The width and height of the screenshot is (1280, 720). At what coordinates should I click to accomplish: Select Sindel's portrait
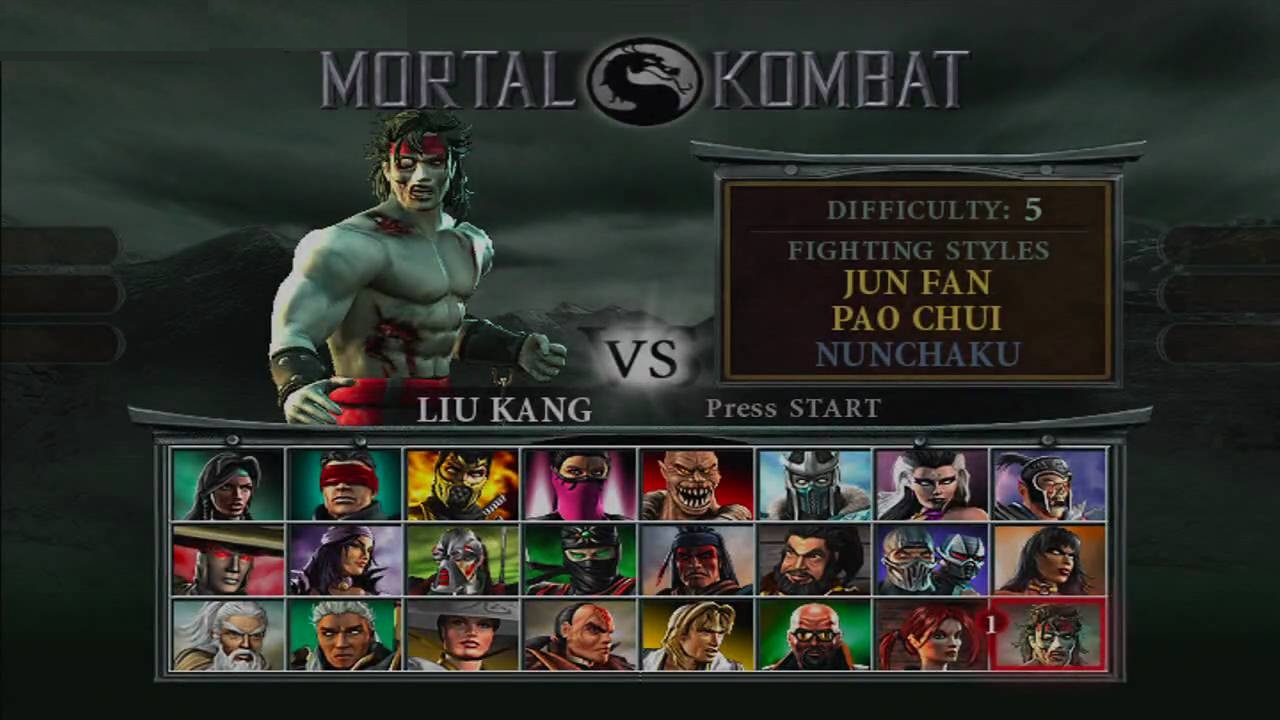pos(931,485)
